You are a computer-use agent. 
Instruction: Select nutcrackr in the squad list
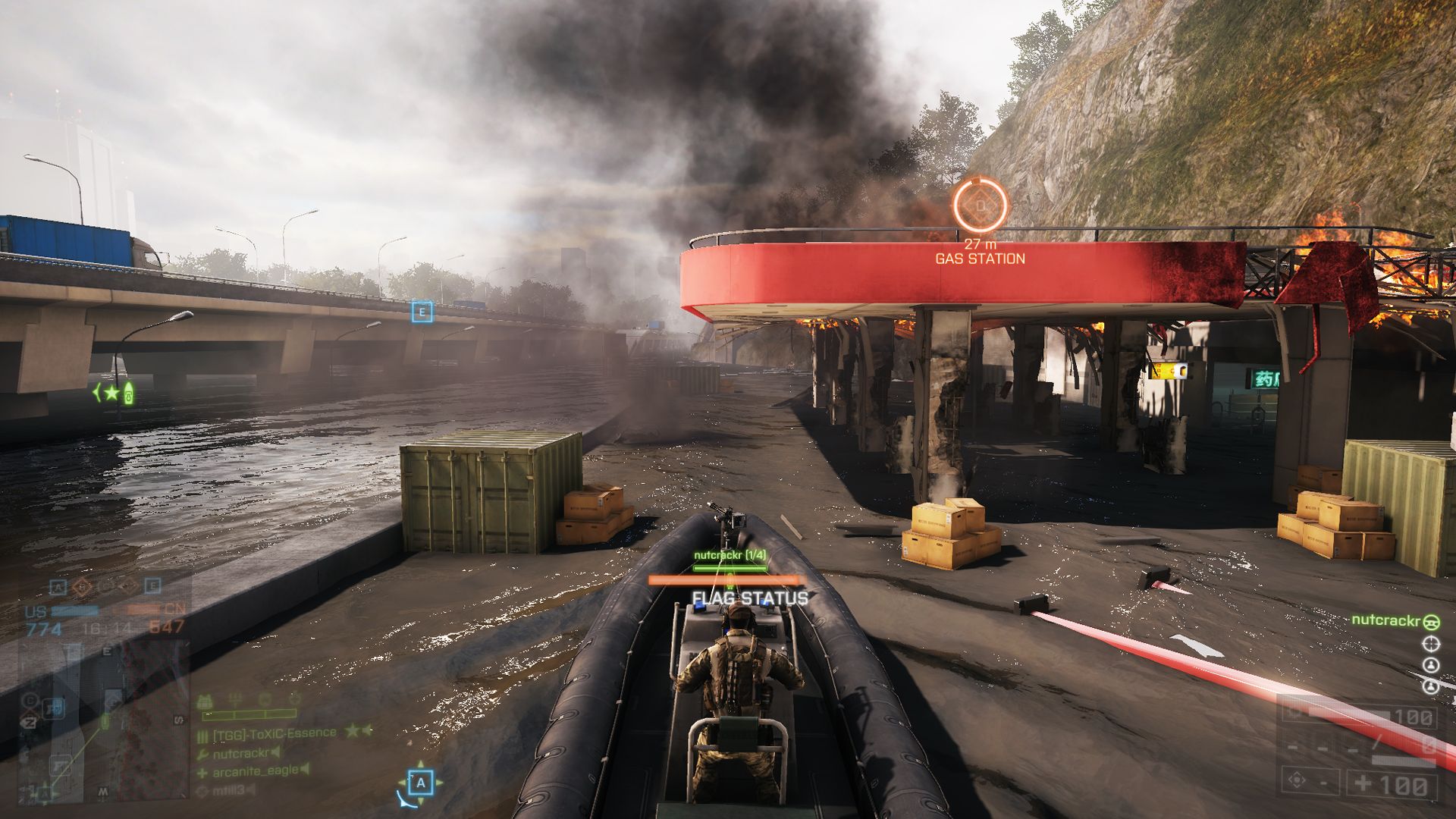pos(241,753)
